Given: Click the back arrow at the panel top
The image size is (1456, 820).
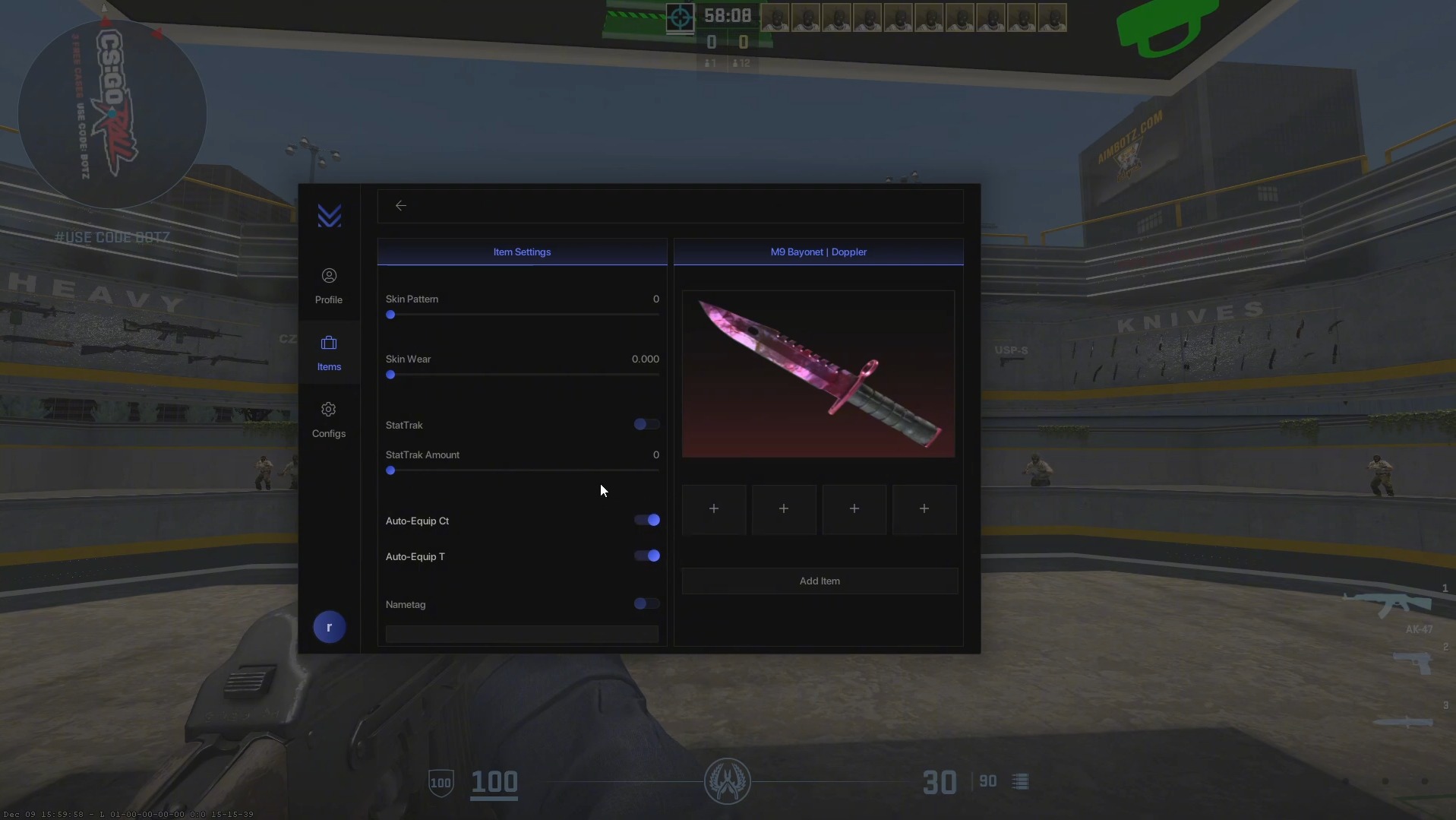Looking at the screenshot, I should click(x=401, y=205).
